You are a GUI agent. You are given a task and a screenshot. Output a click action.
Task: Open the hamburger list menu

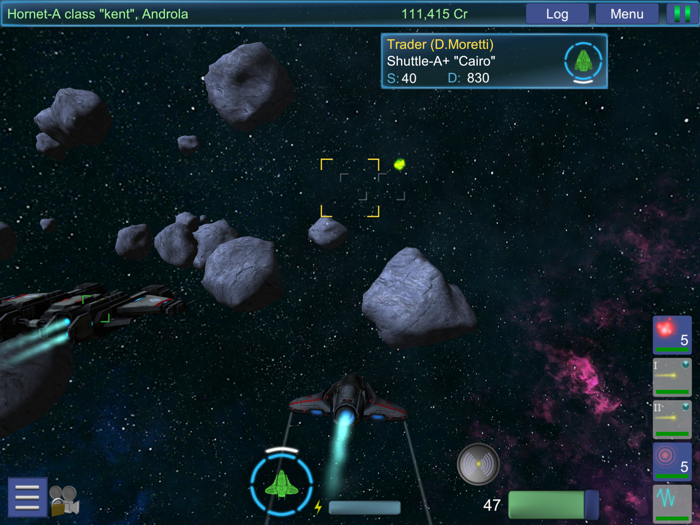27,497
